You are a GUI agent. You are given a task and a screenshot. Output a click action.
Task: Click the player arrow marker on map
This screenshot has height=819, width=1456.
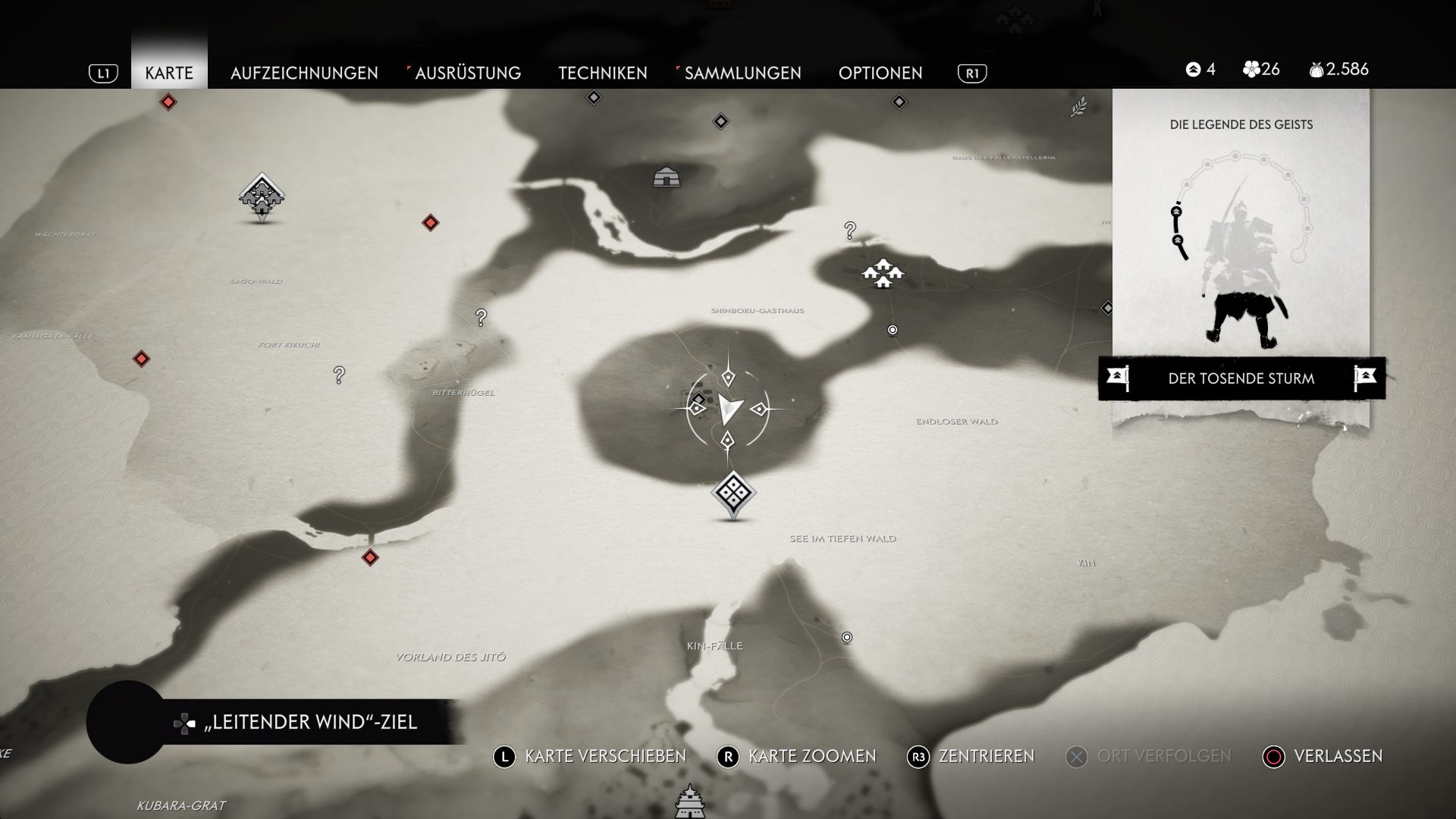(x=729, y=409)
